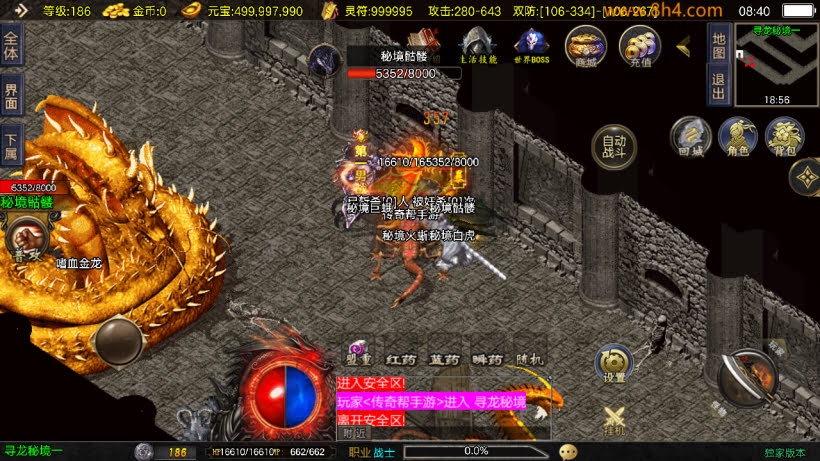This screenshot has height=461, width=820.
Task: Use the 回城 return-to-town scroll
Action: pos(690,137)
